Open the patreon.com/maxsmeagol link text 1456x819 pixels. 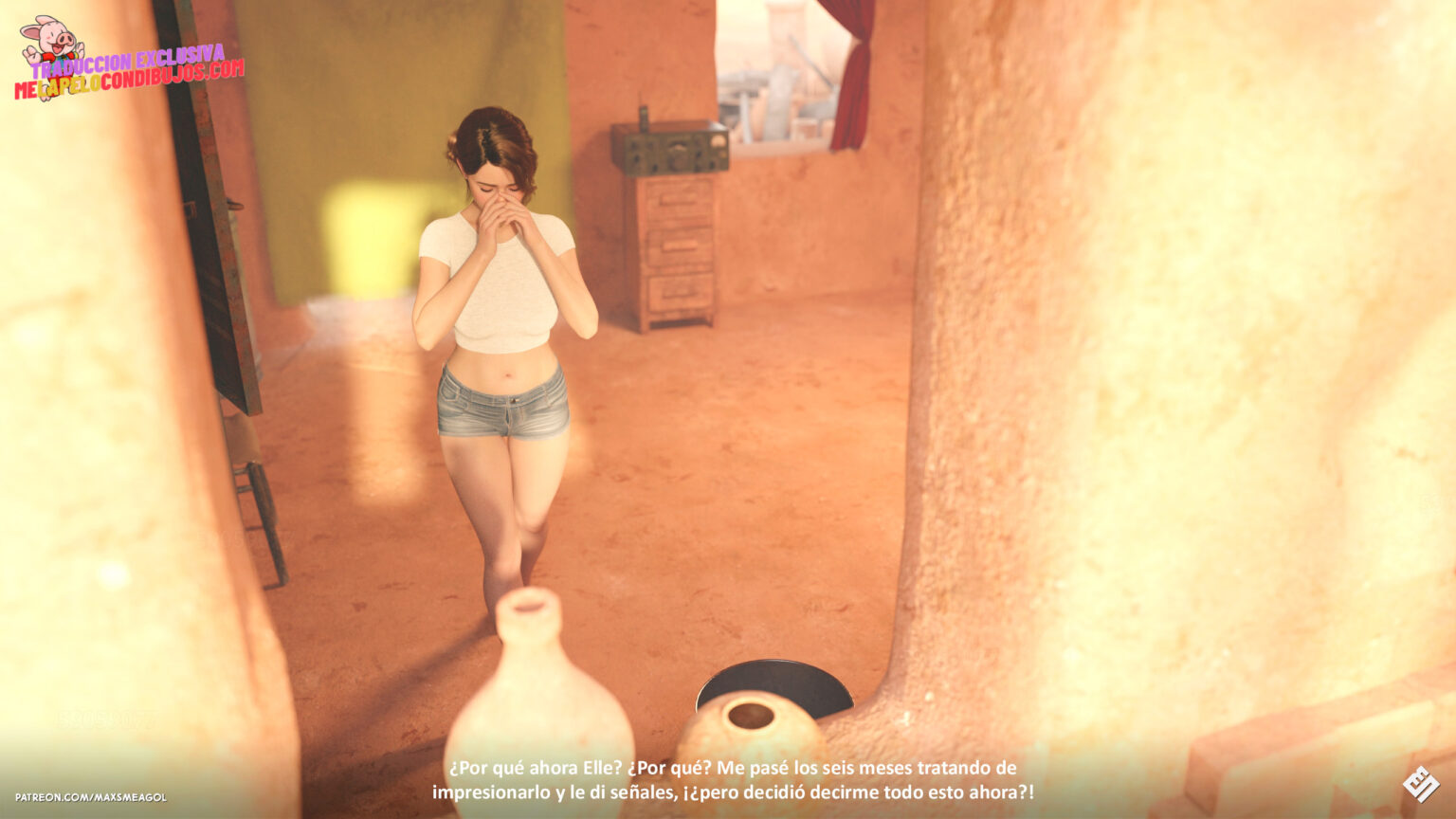point(91,797)
